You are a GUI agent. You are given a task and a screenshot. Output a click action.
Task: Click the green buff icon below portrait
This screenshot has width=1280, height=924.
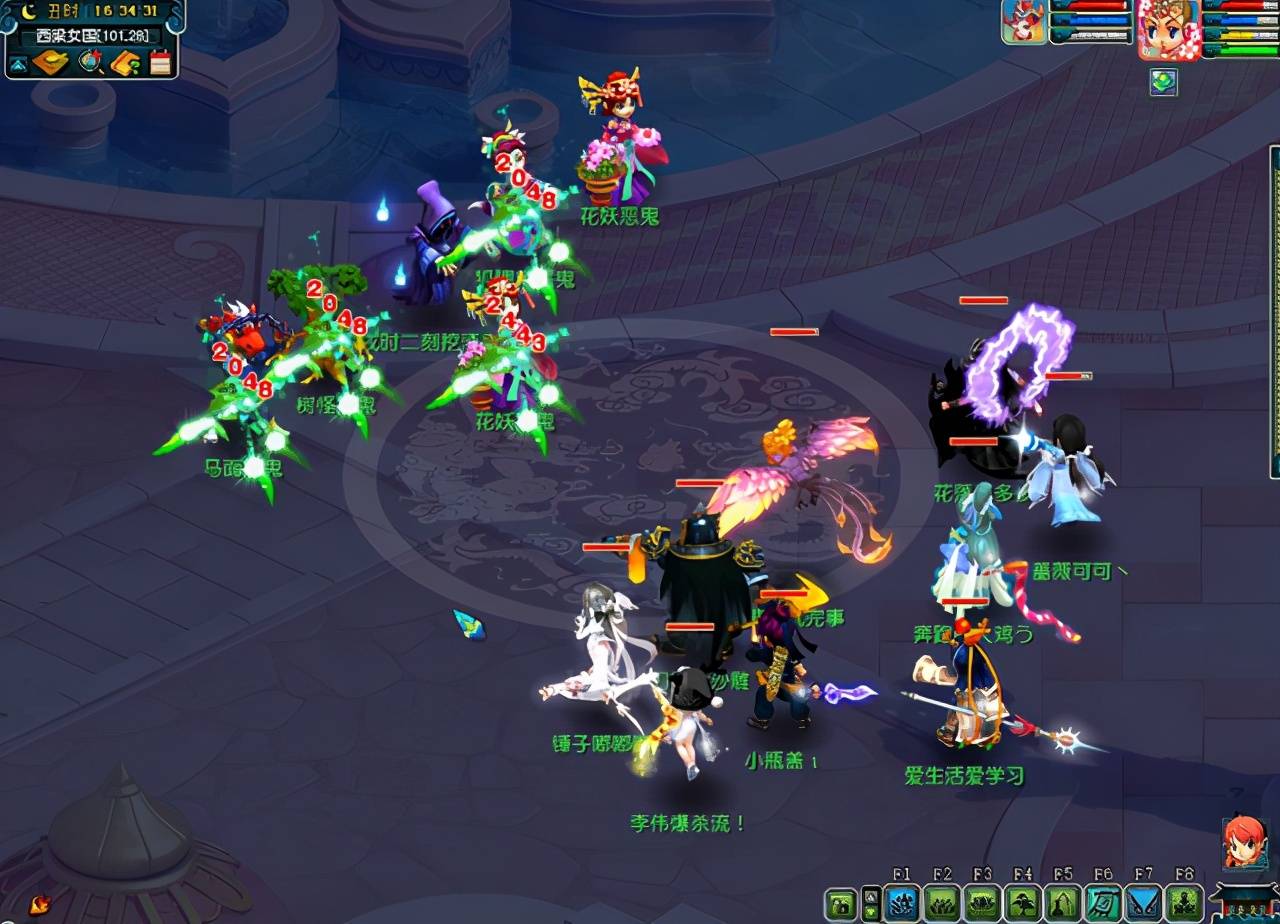tap(1163, 82)
